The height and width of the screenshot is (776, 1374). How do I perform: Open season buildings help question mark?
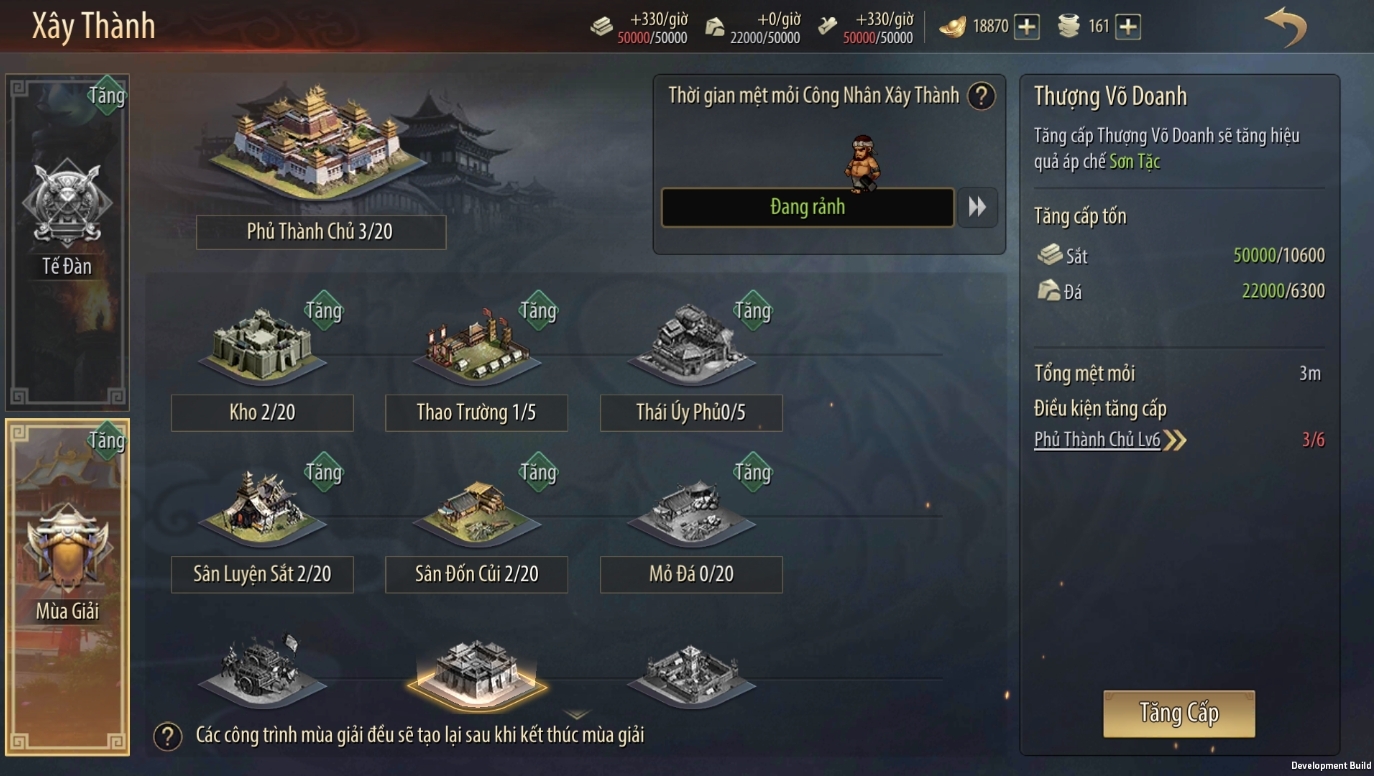pos(167,737)
